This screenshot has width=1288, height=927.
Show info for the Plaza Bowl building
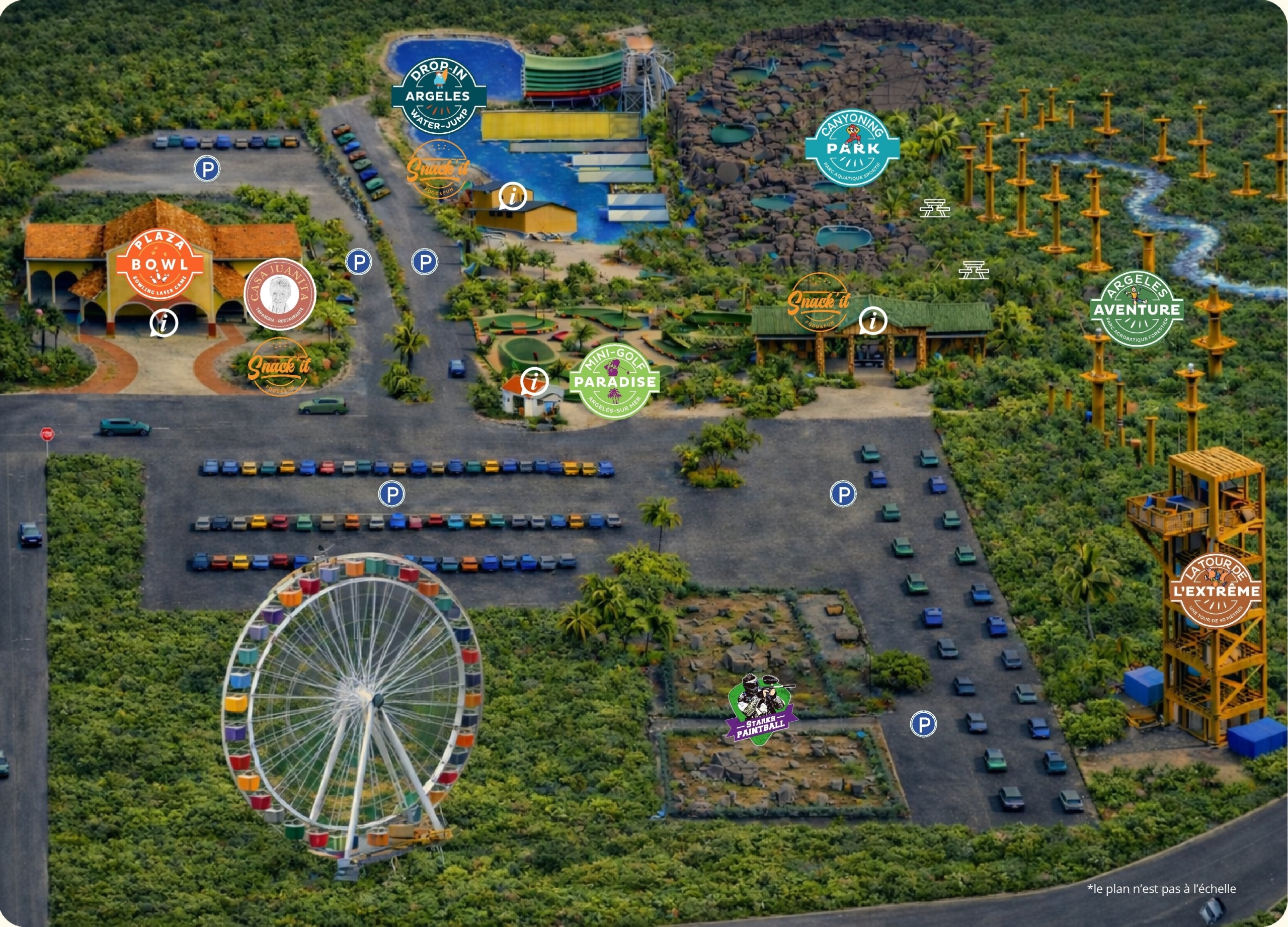pyautogui.click(x=164, y=323)
